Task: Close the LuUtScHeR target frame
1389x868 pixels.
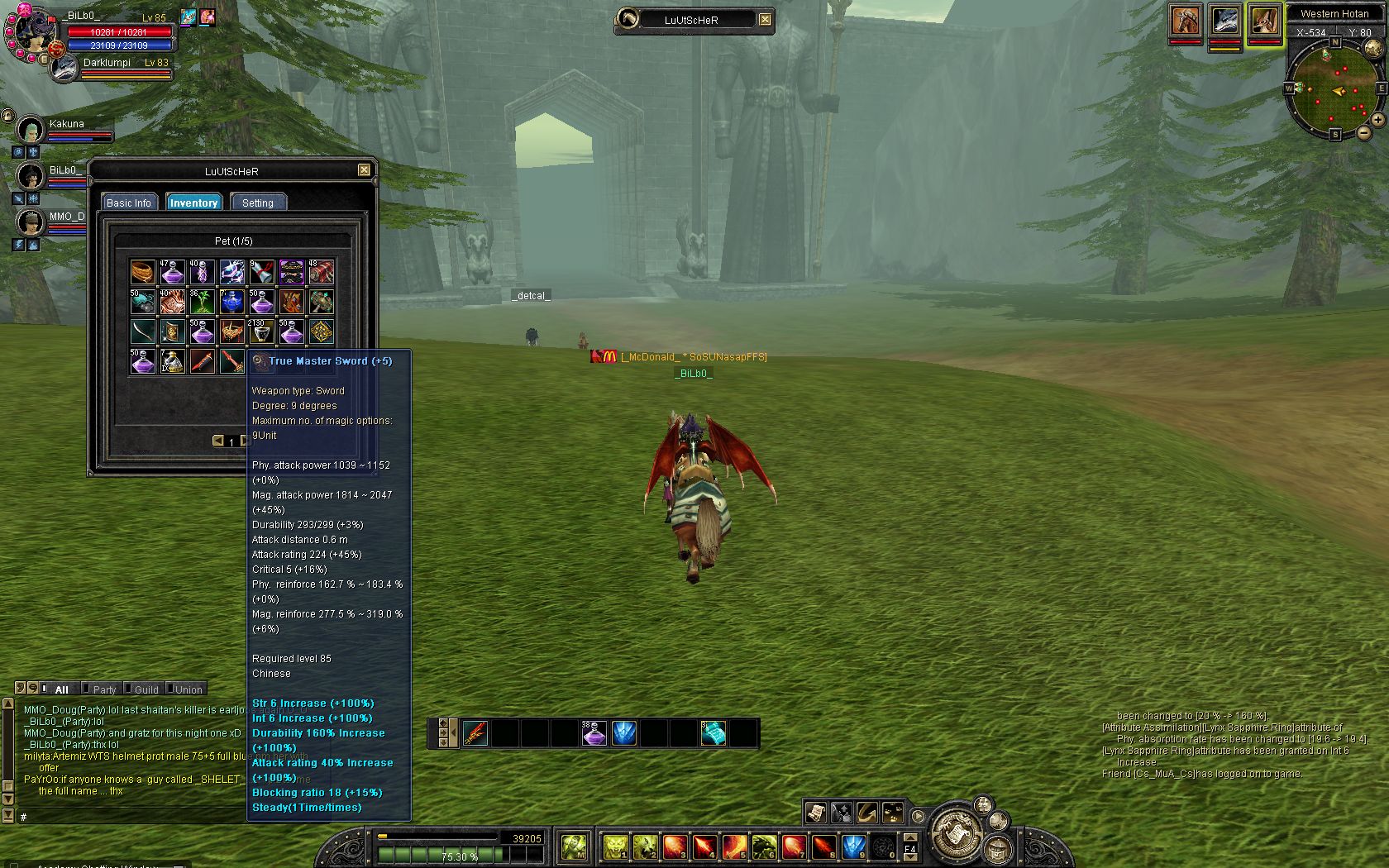Action: (766, 20)
